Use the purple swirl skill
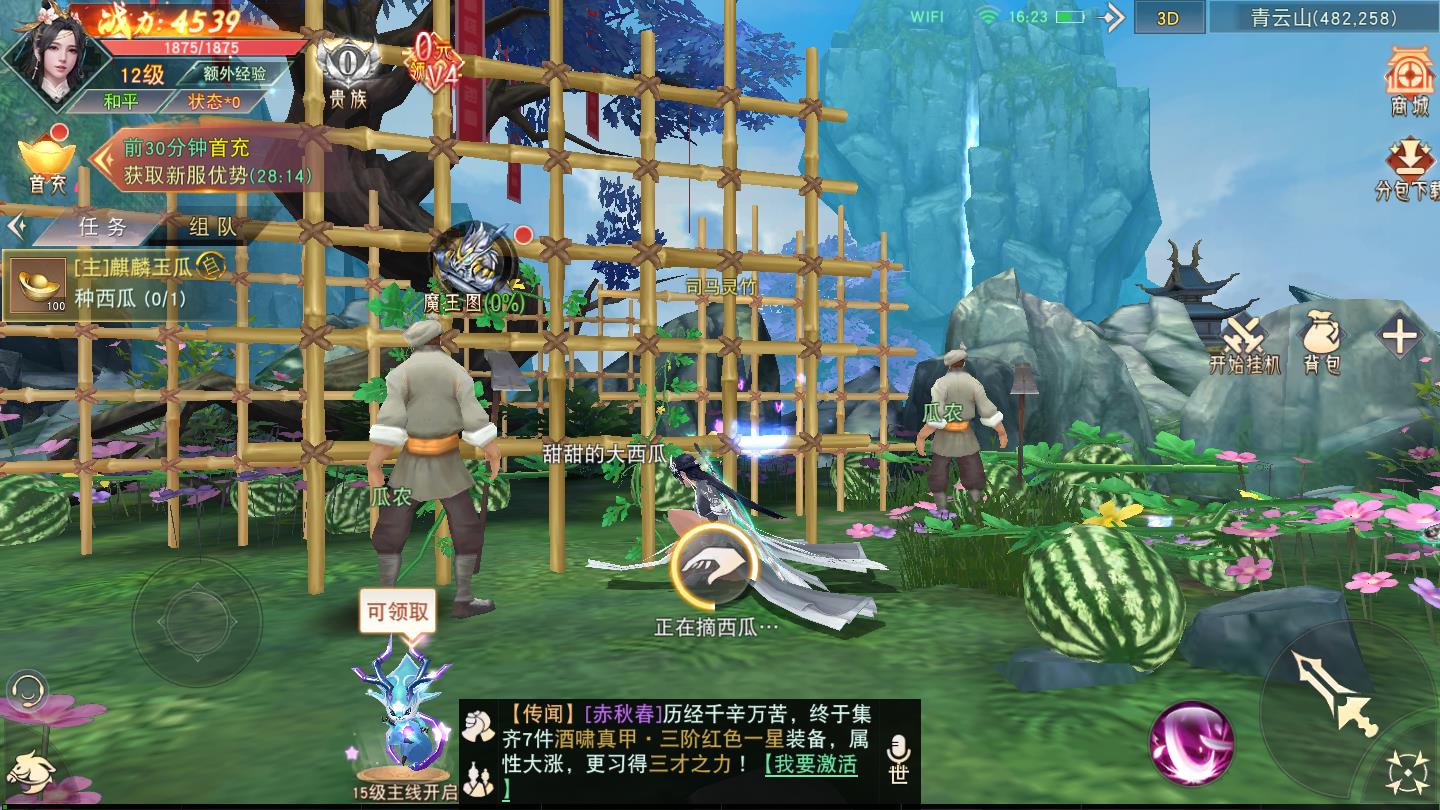This screenshot has width=1440, height=810. pos(1190,743)
